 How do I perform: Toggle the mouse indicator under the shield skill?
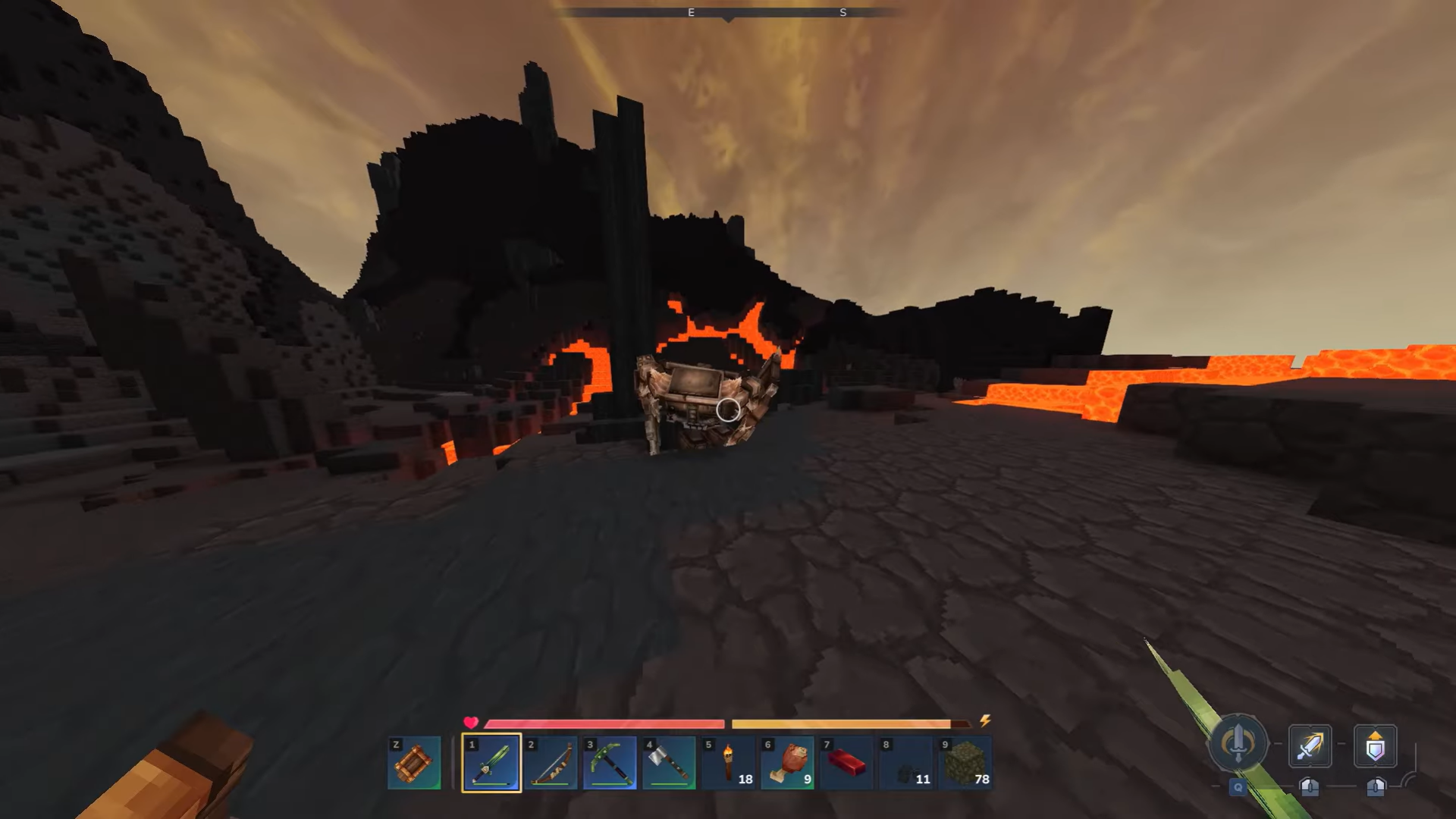point(1375,789)
